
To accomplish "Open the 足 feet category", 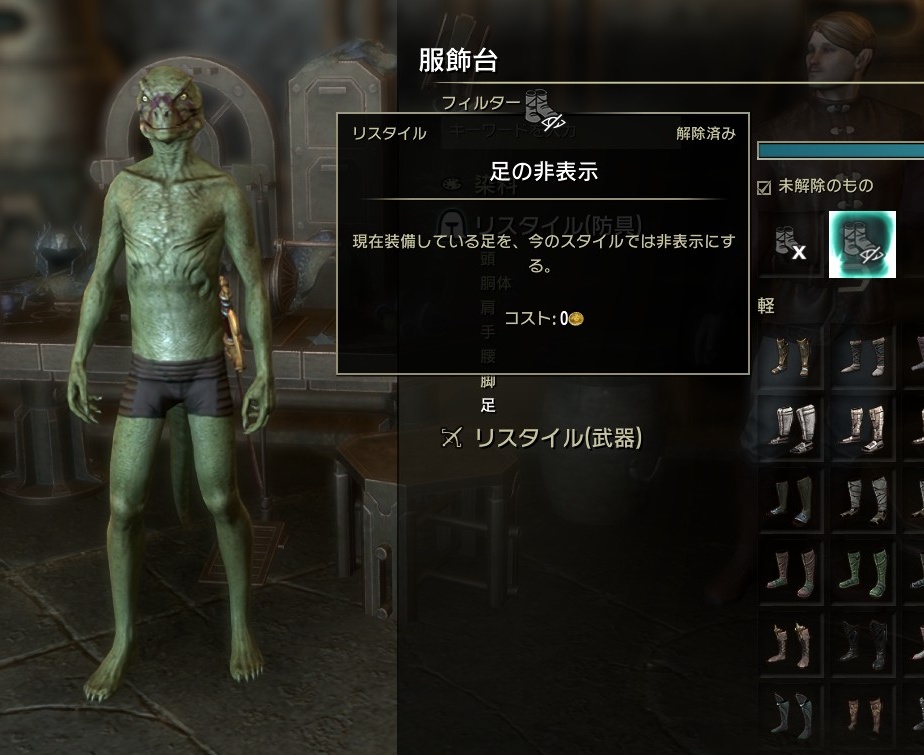I will 488,405.
